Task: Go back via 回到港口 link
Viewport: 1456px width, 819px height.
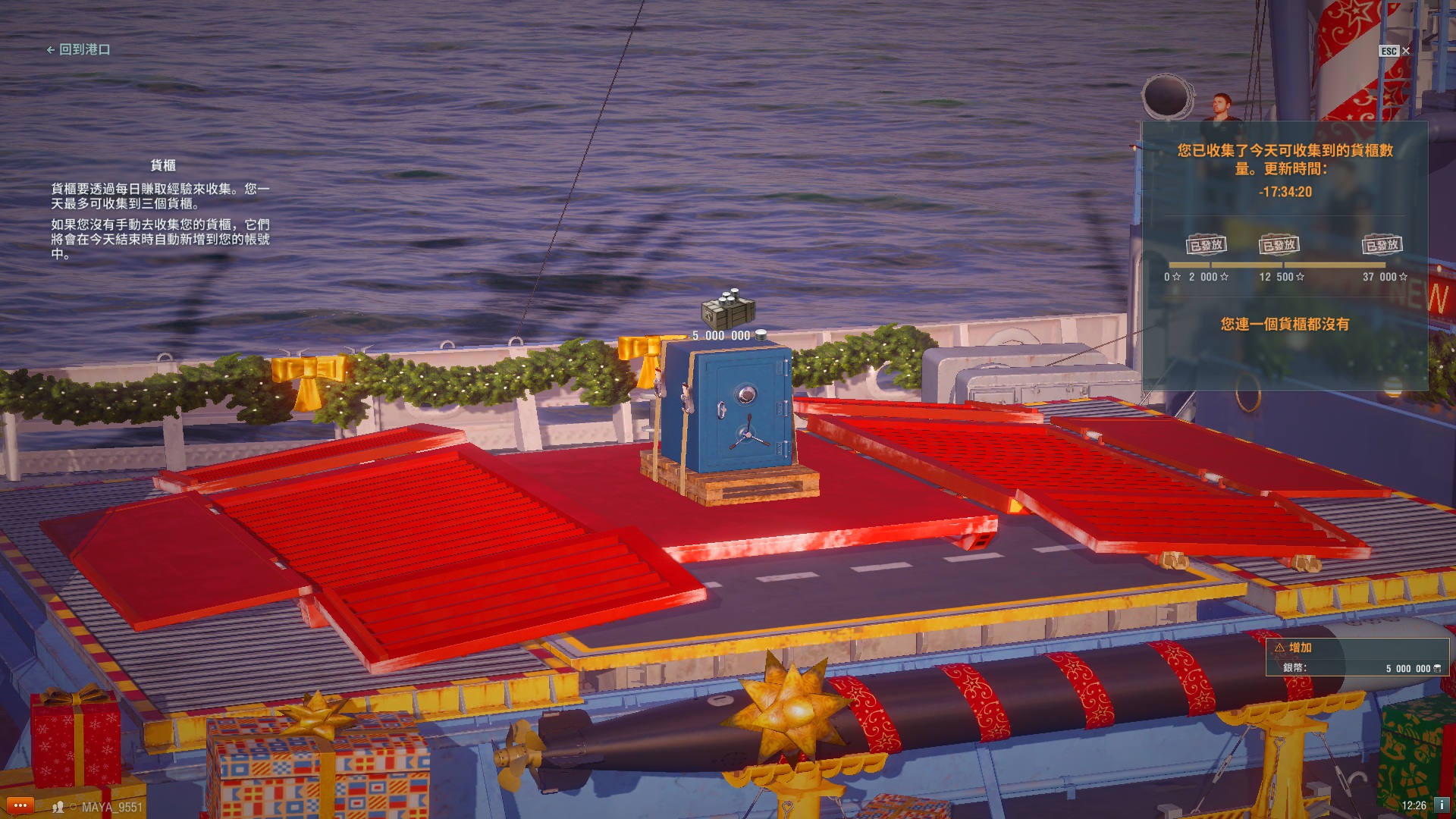Action: click(79, 49)
